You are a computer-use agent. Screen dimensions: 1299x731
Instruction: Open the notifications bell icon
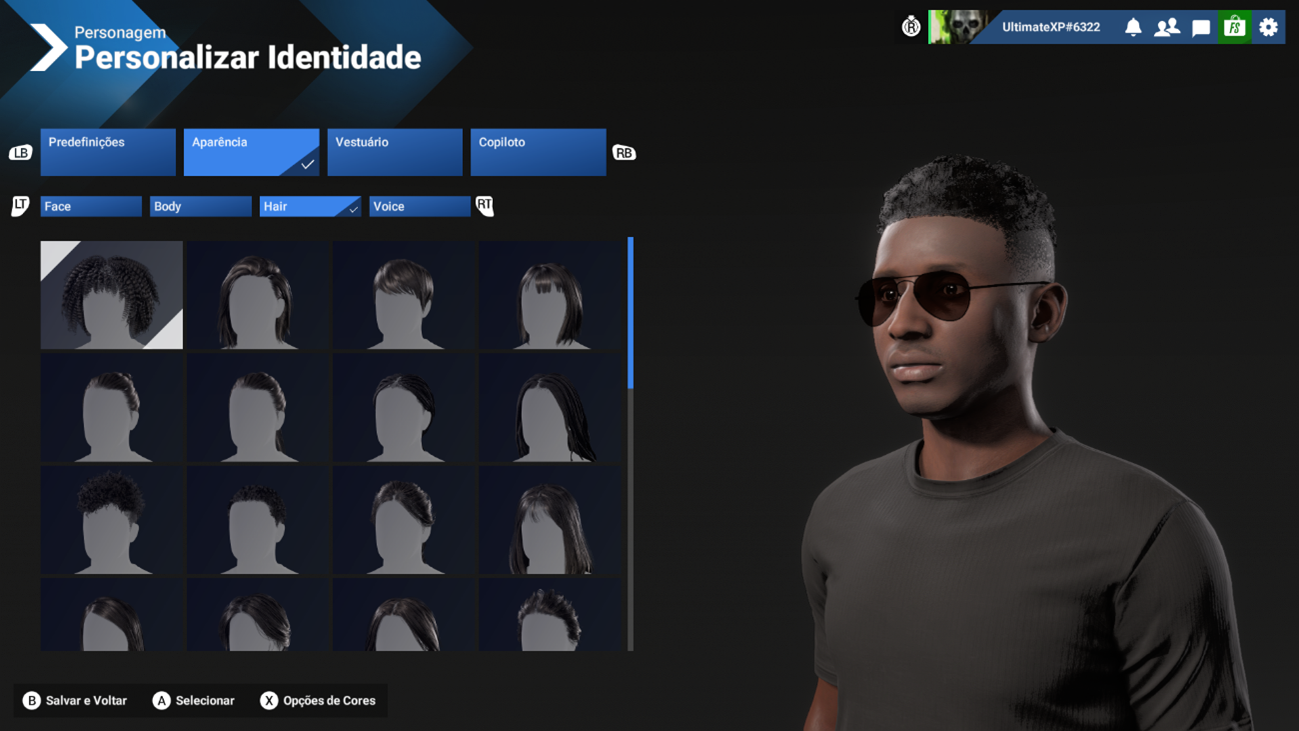1133,27
